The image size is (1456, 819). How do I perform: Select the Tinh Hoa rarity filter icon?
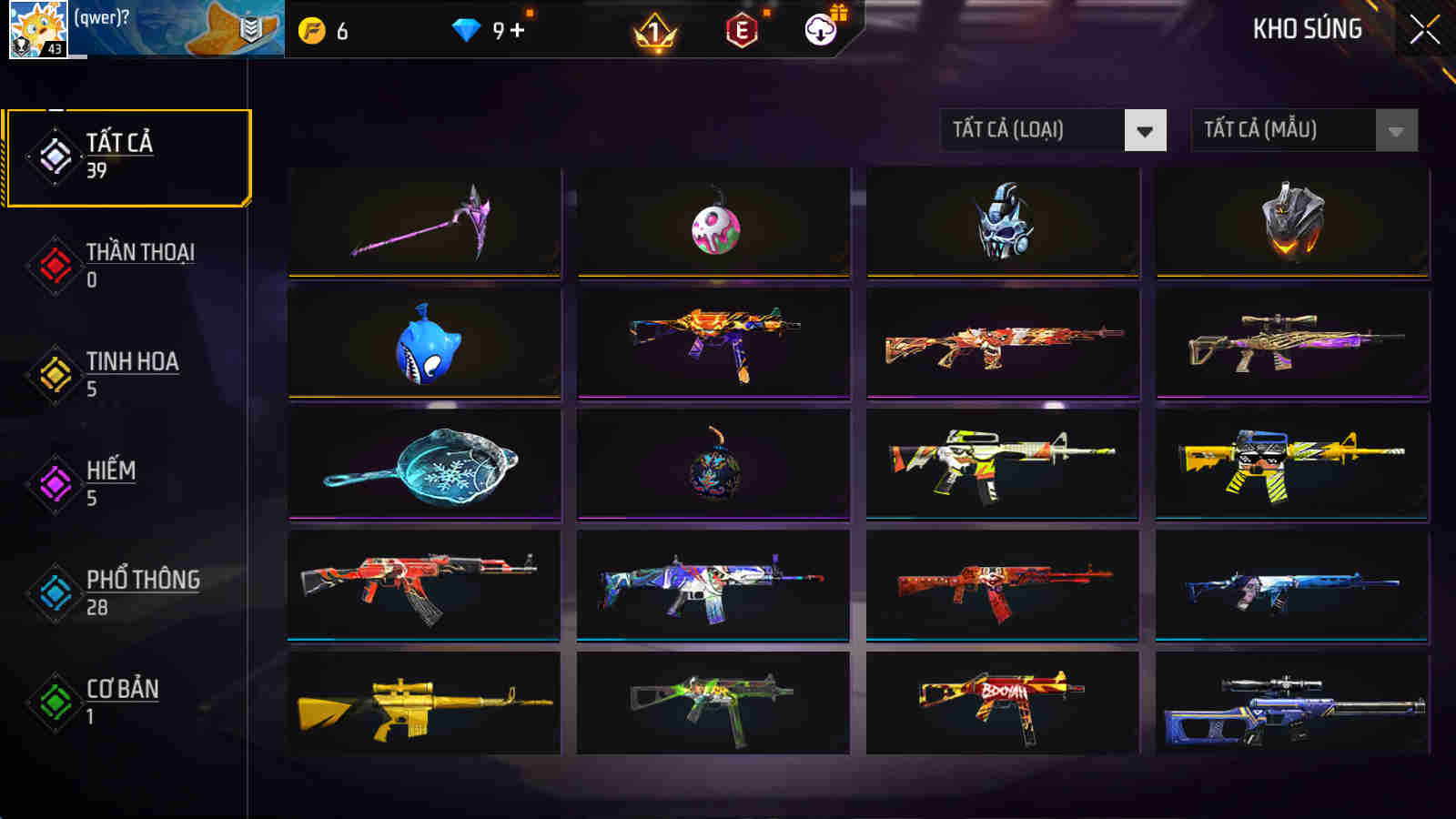tap(53, 373)
